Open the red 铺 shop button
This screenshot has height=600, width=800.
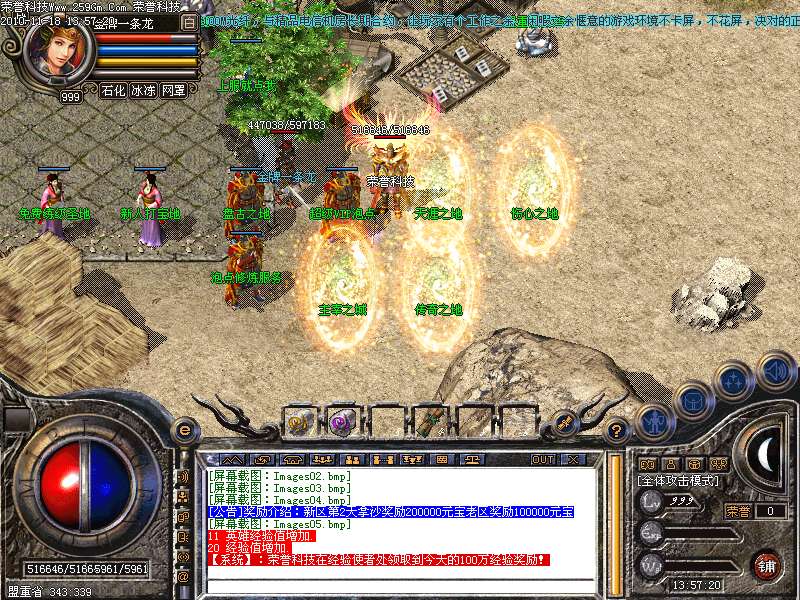coord(767,565)
